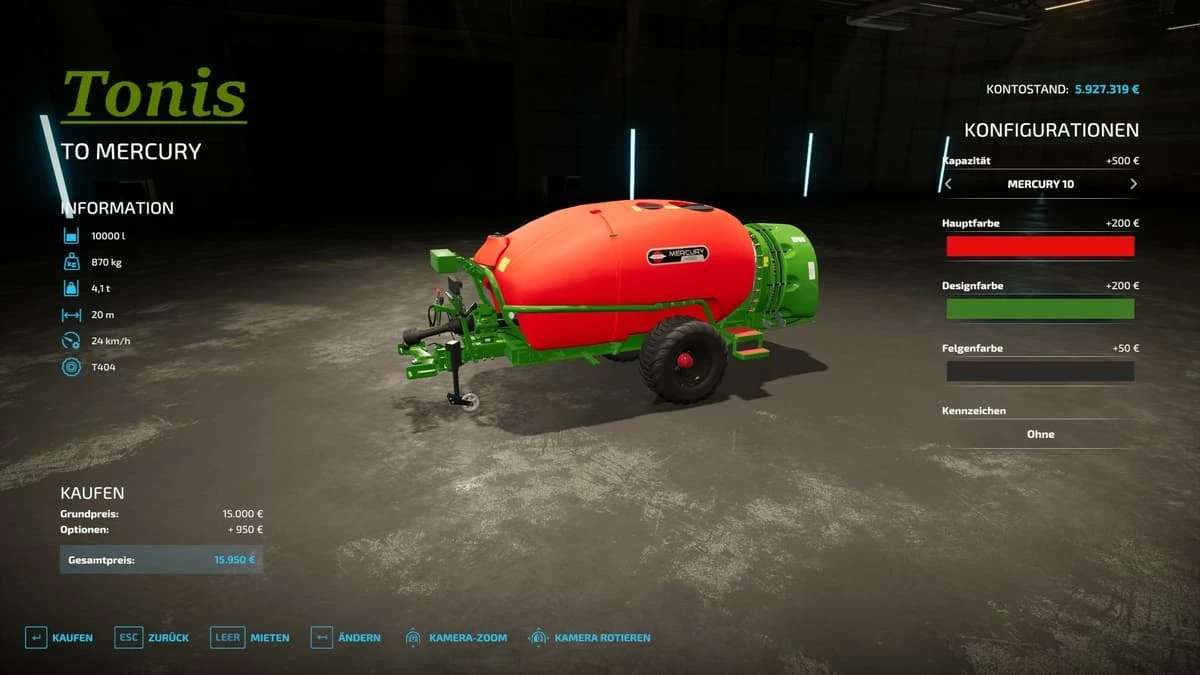Select previous capacity with left arrow

948,184
